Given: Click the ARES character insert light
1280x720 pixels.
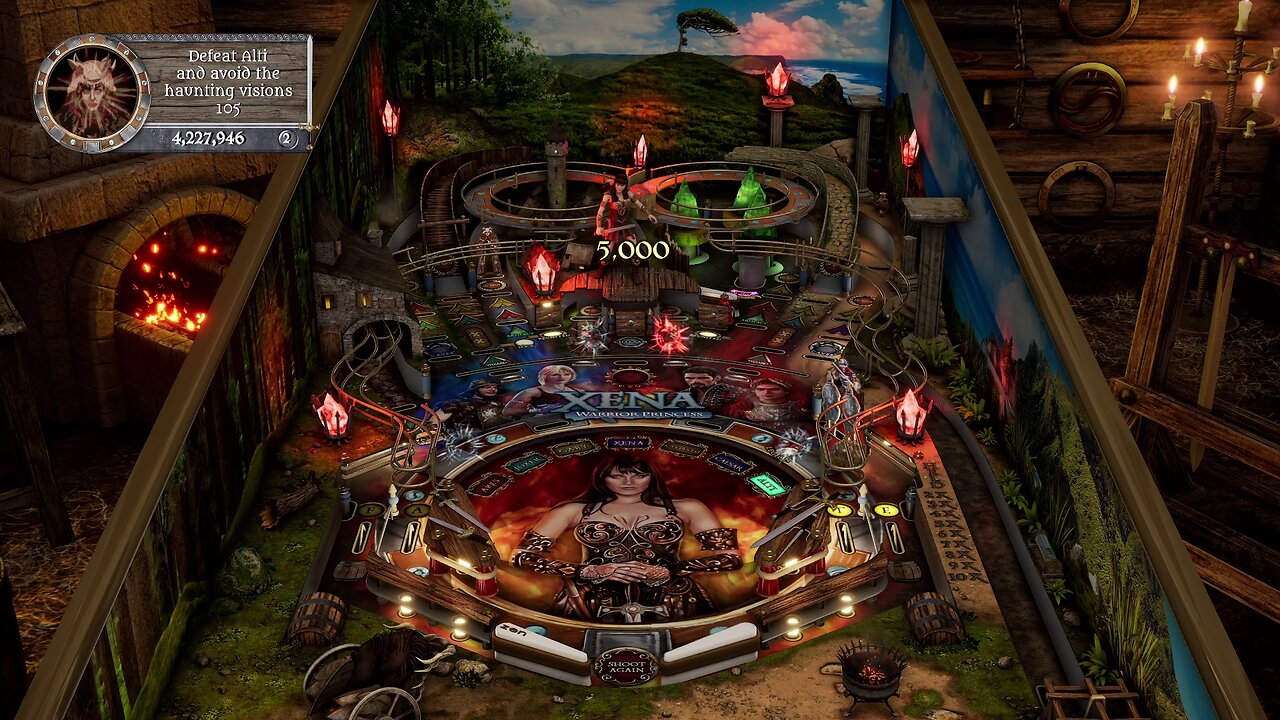Looking at the screenshot, I should tap(490, 483).
